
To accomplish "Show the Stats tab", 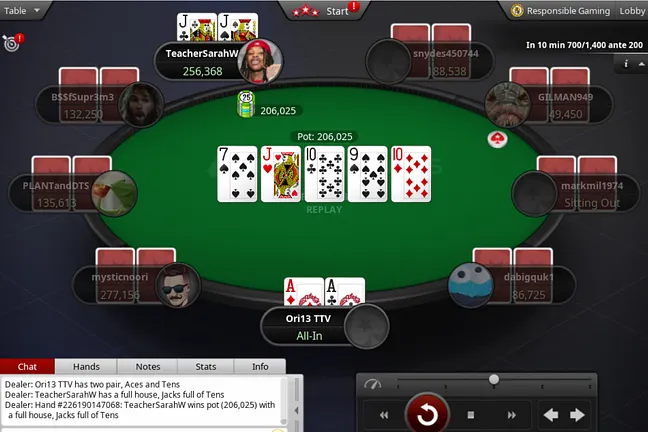I will tap(206, 367).
